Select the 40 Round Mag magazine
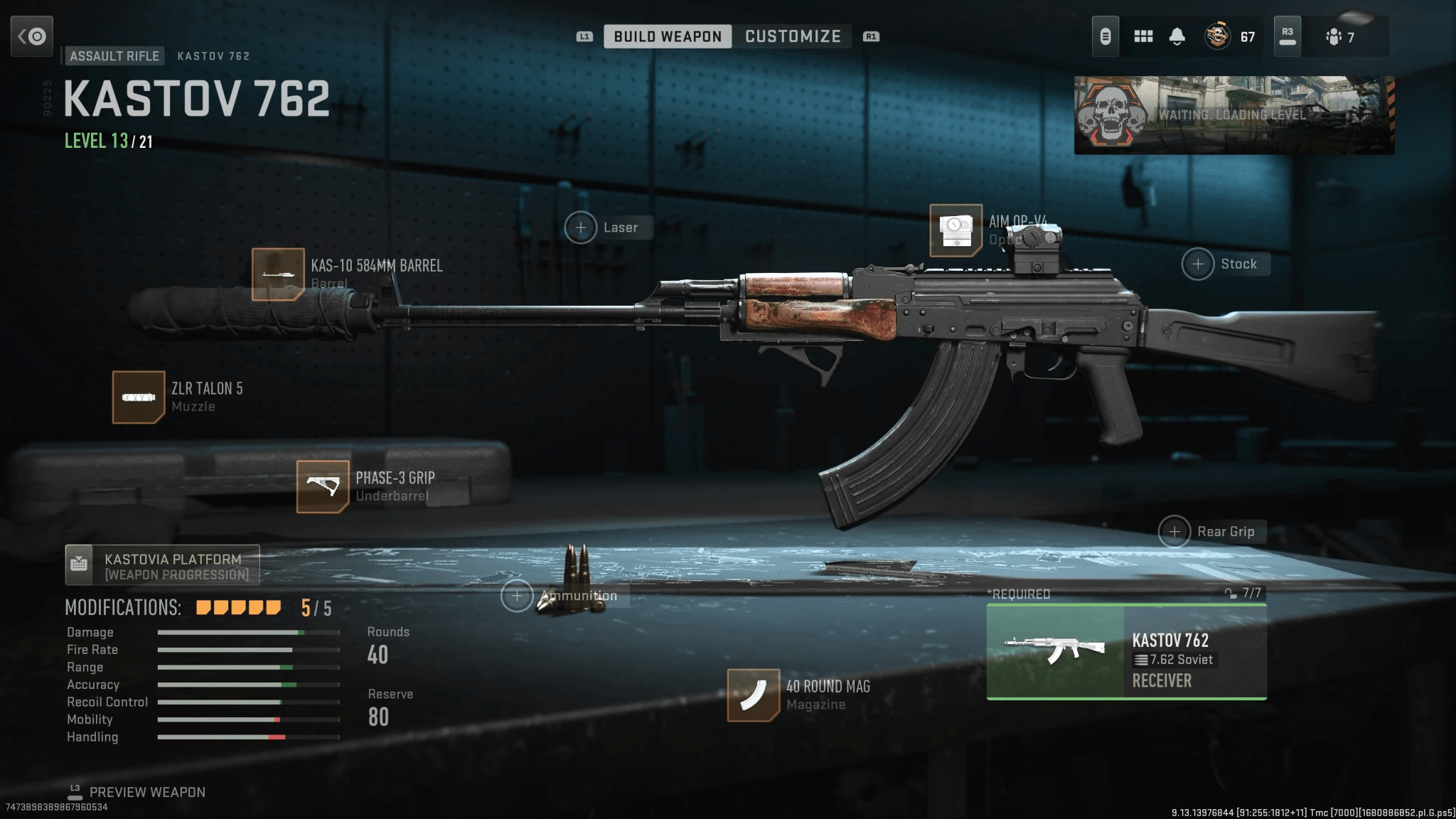 pyautogui.click(x=755, y=694)
